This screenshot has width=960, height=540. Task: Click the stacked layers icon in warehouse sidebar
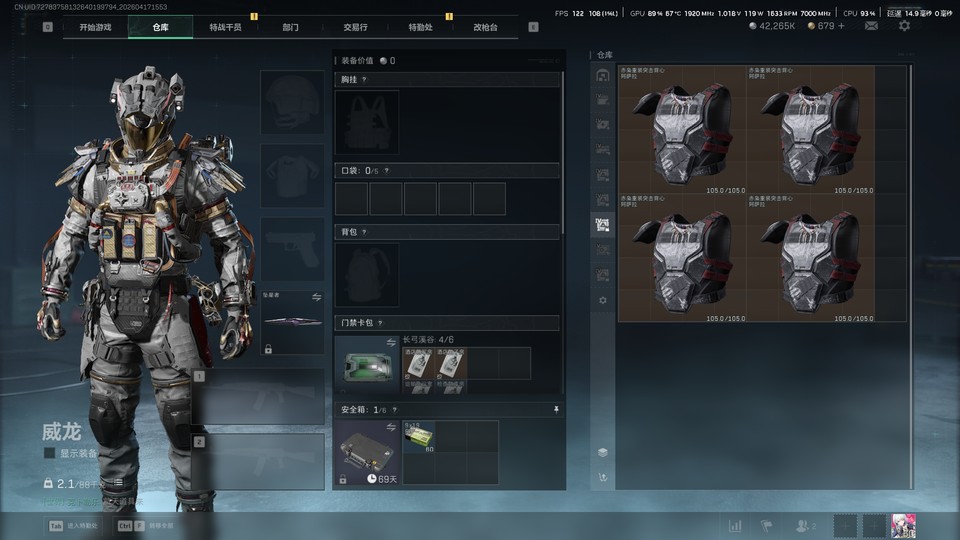tap(602, 452)
